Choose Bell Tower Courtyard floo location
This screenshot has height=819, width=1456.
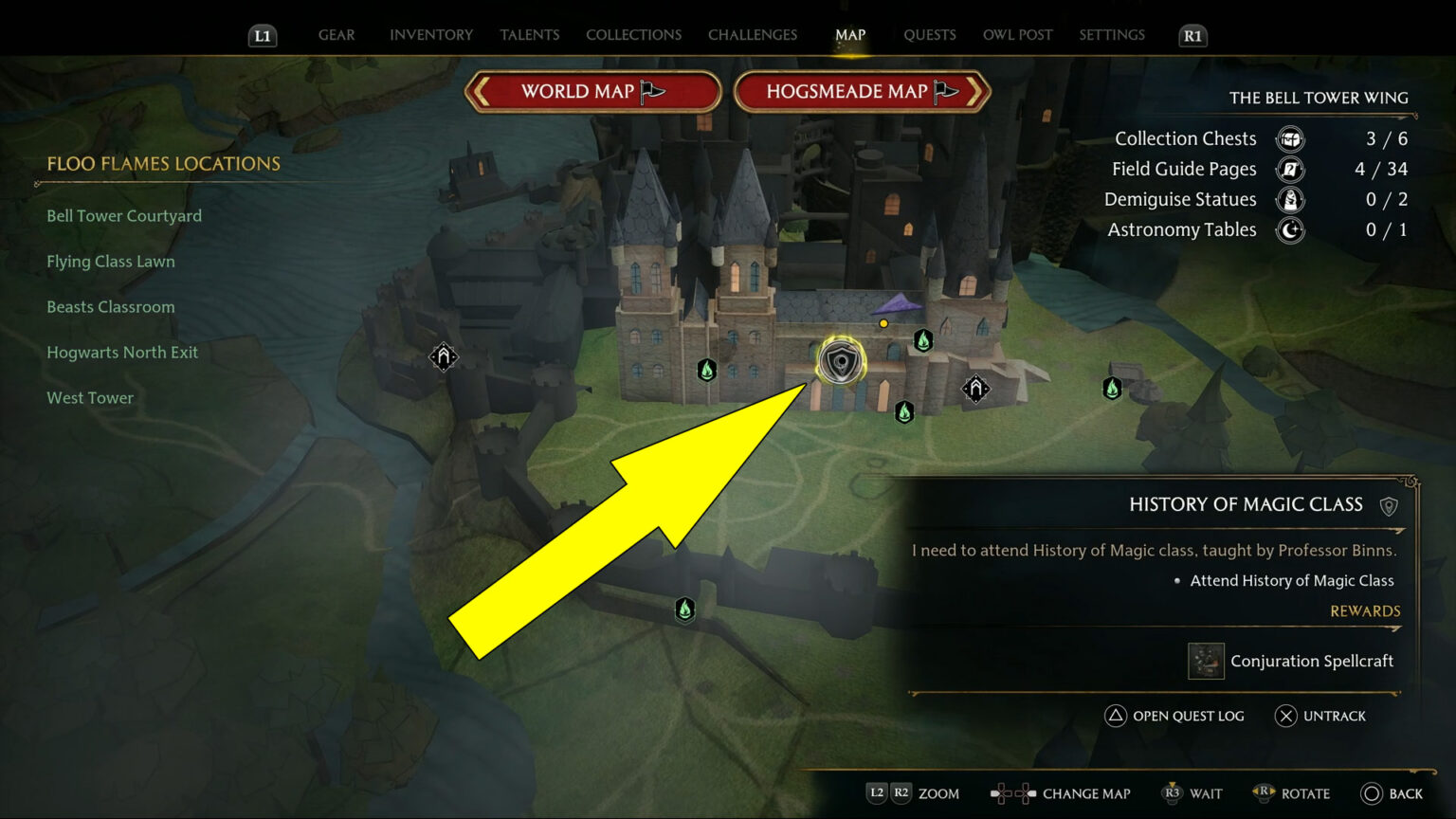[x=124, y=216]
